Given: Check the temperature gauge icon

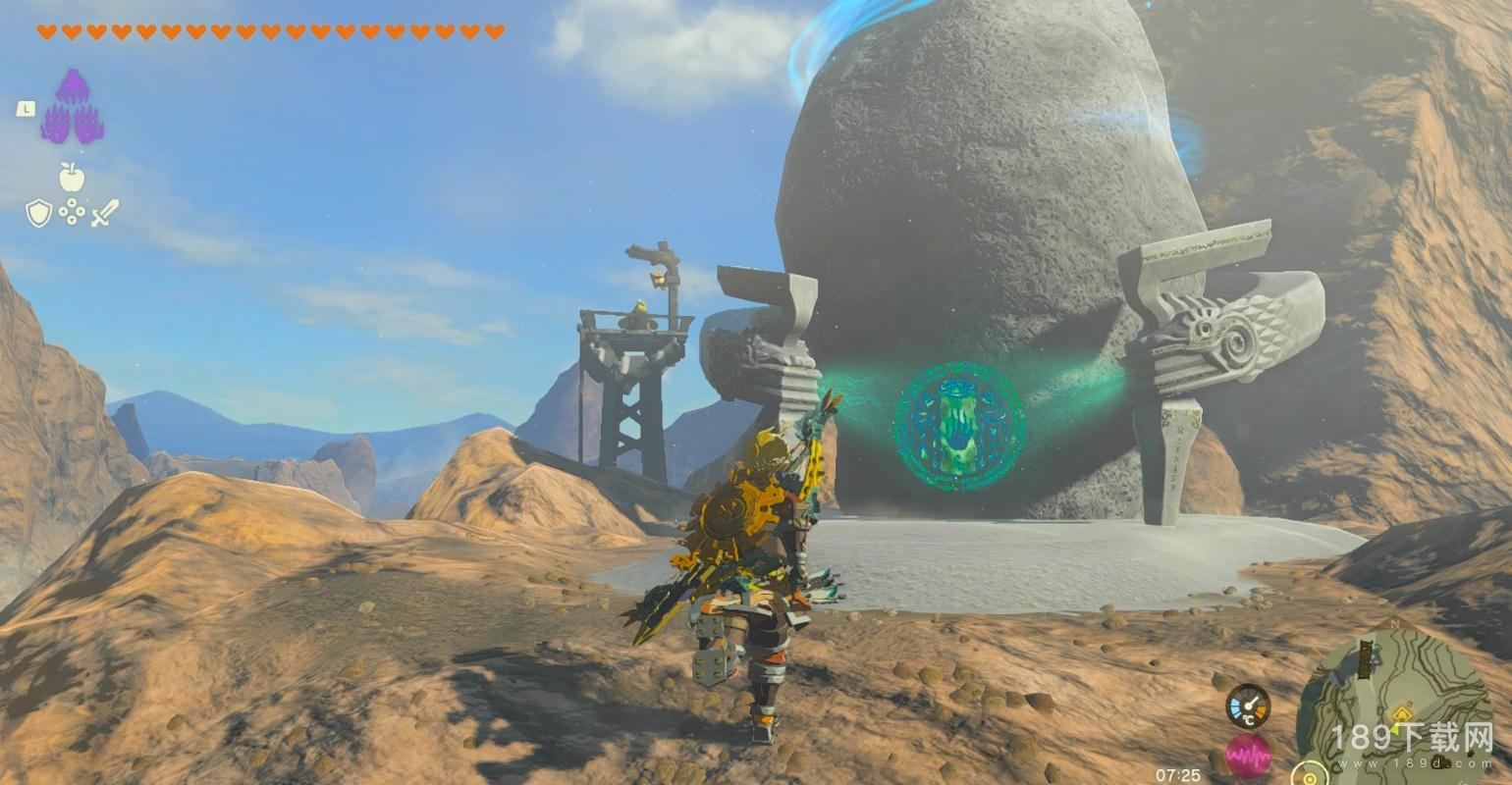Looking at the screenshot, I should tap(1248, 706).
